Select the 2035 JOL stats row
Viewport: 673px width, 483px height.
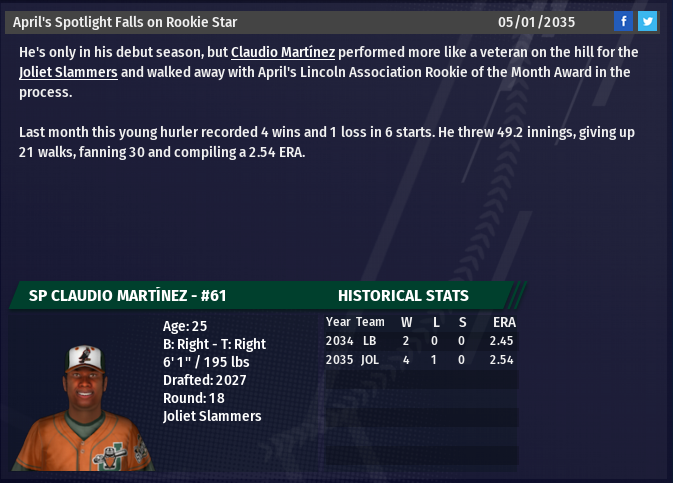tap(420, 360)
